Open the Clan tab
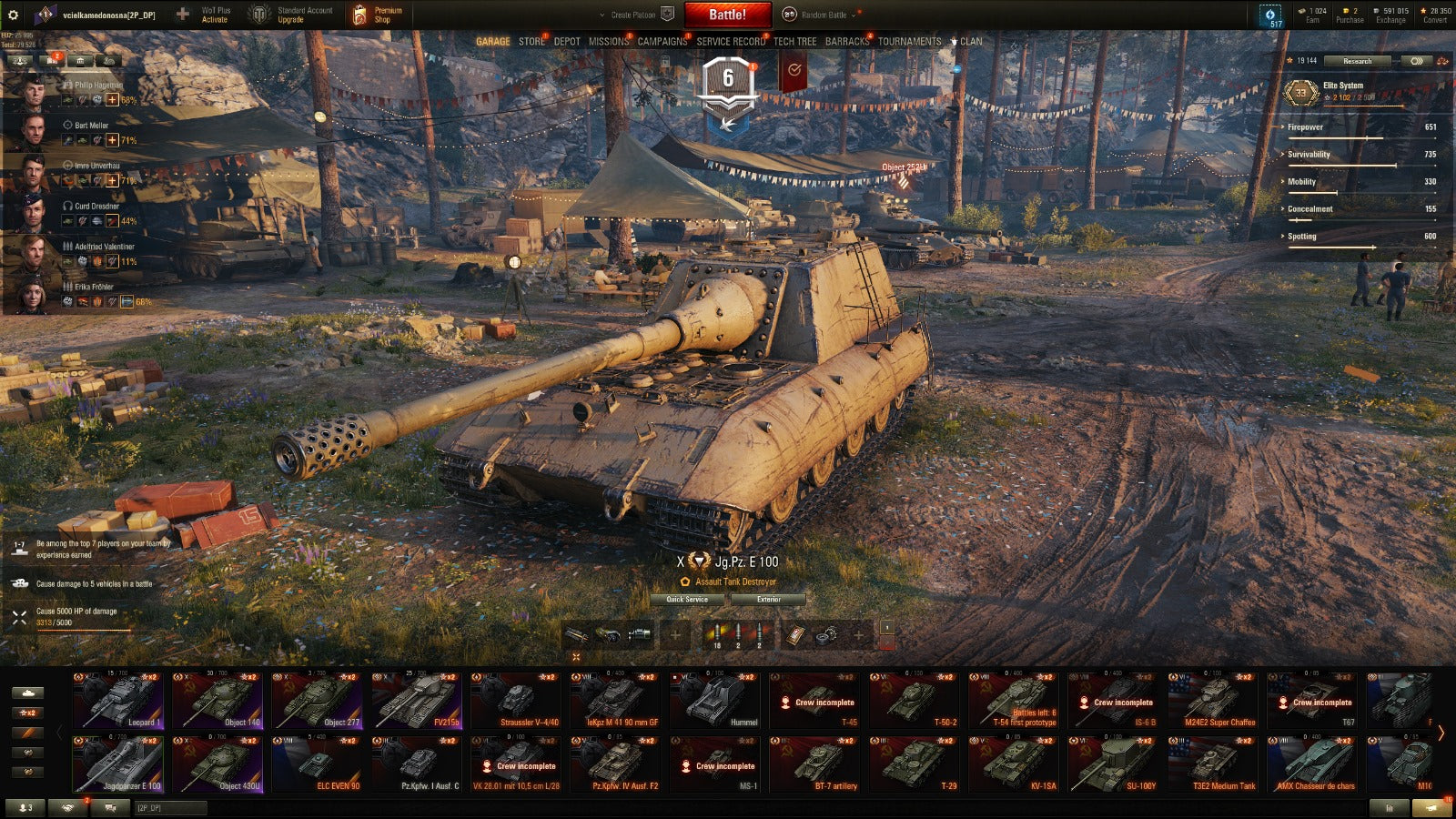1456x819 pixels. [x=970, y=42]
